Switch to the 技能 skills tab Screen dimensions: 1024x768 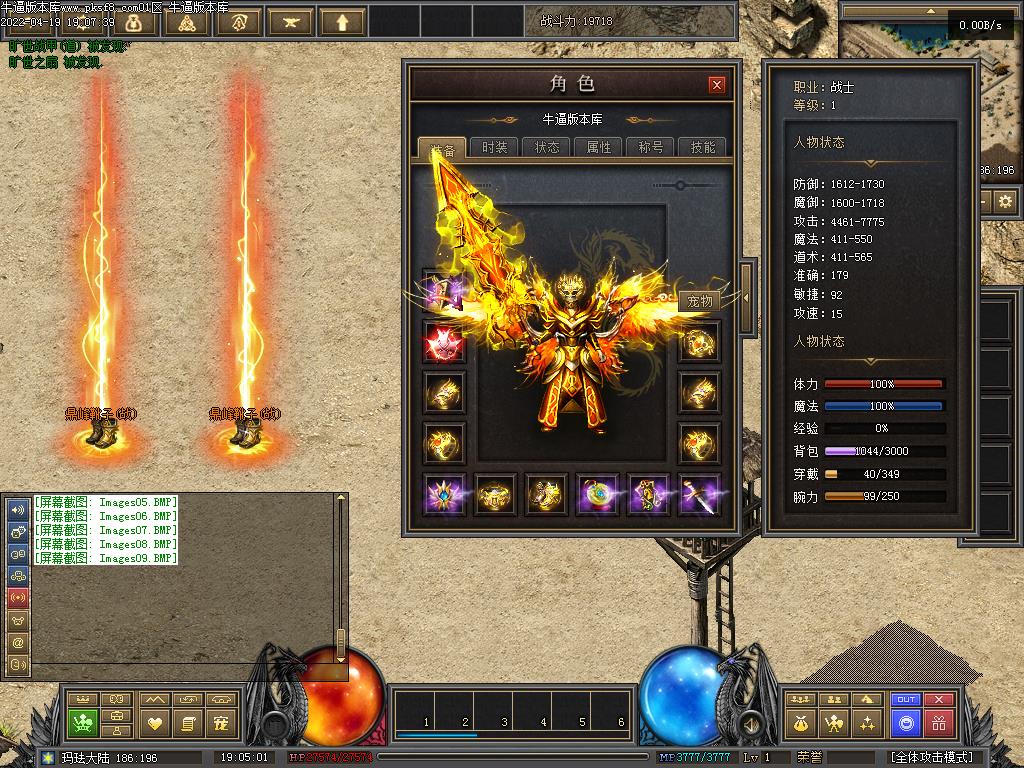click(703, 147)
